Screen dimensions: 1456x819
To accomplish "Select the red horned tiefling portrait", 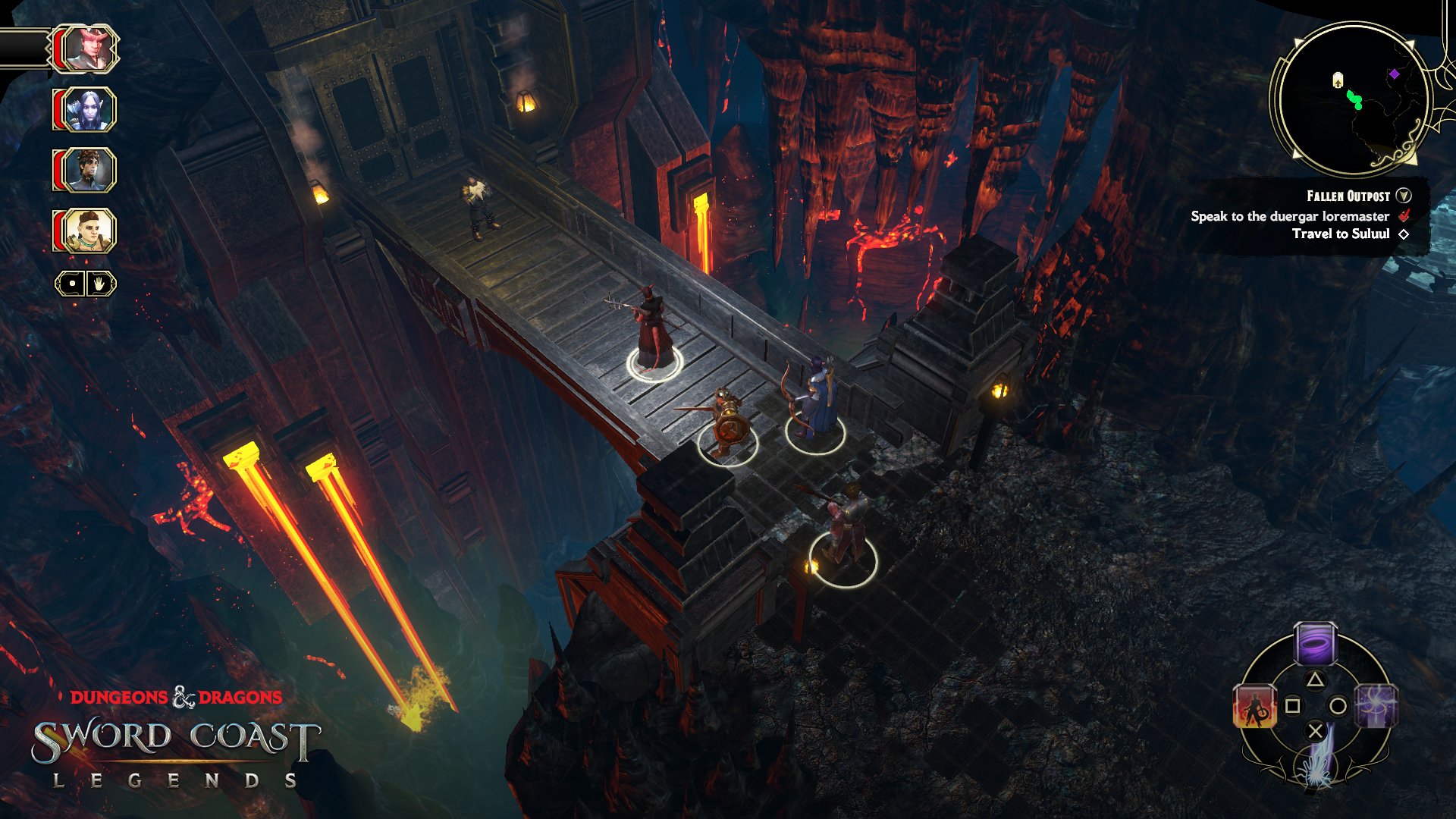I will pyautogui.click(x=90, y=49).
